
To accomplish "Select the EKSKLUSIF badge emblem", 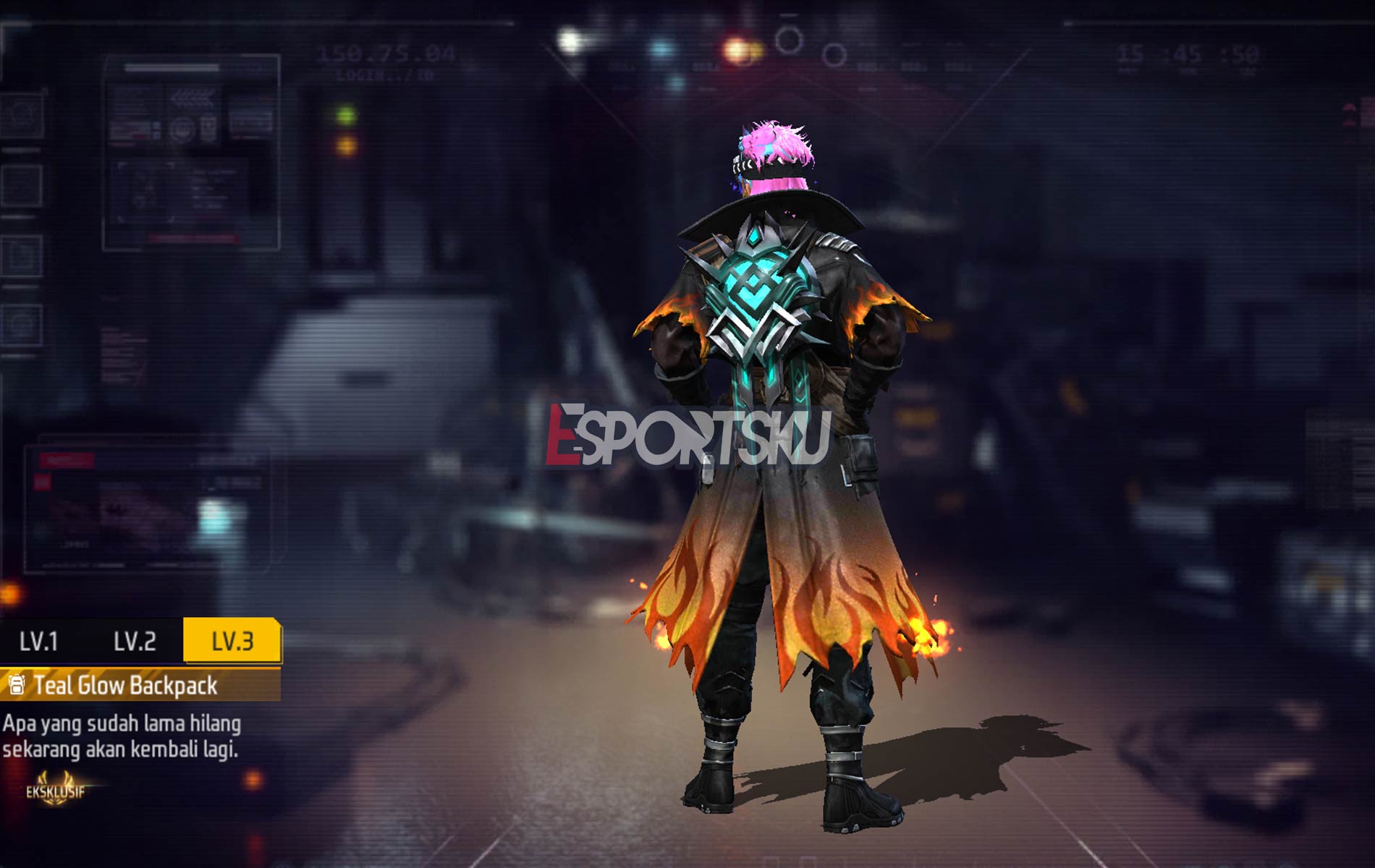I will point(55,790).
